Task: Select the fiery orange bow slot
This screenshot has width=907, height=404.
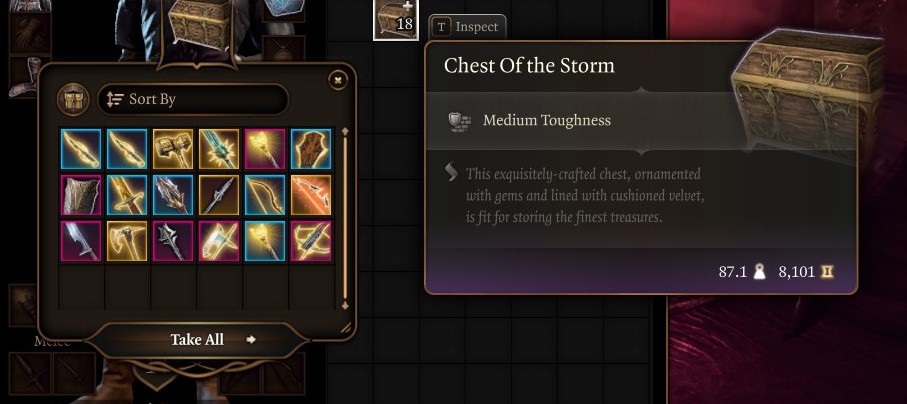Action: click(x=310, y=195)
